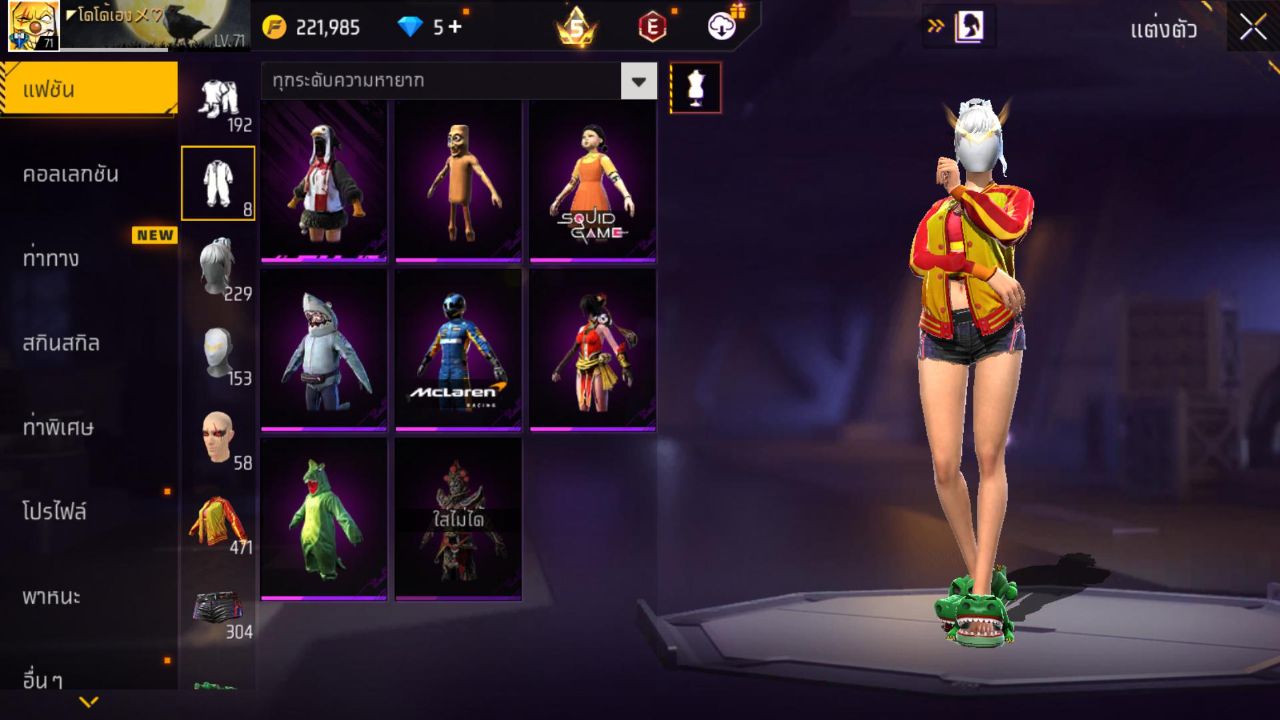Open the แฟชัน fashion tab

click(x=88, y=90)
